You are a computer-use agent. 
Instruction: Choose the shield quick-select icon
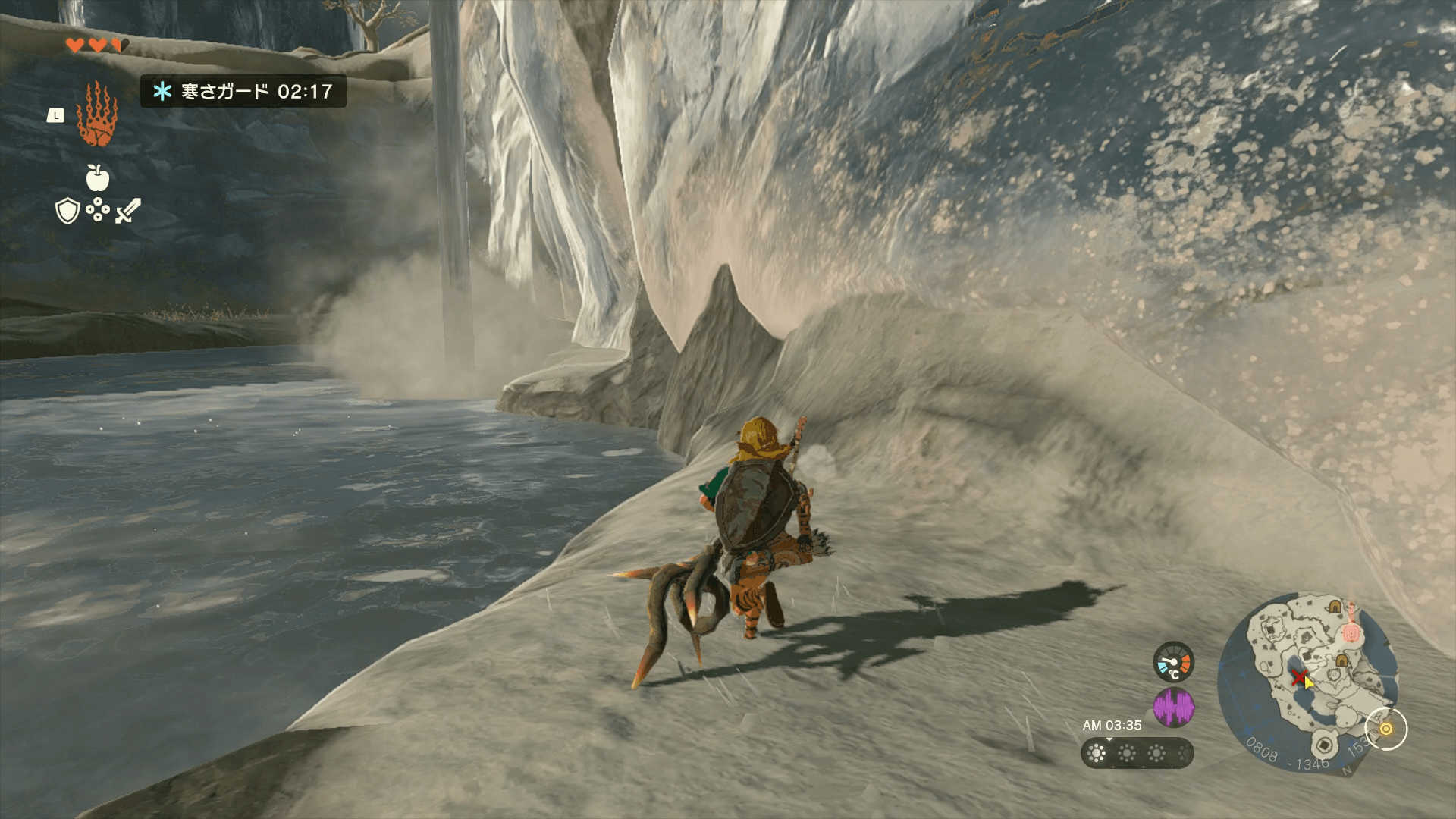coord(68,212)
